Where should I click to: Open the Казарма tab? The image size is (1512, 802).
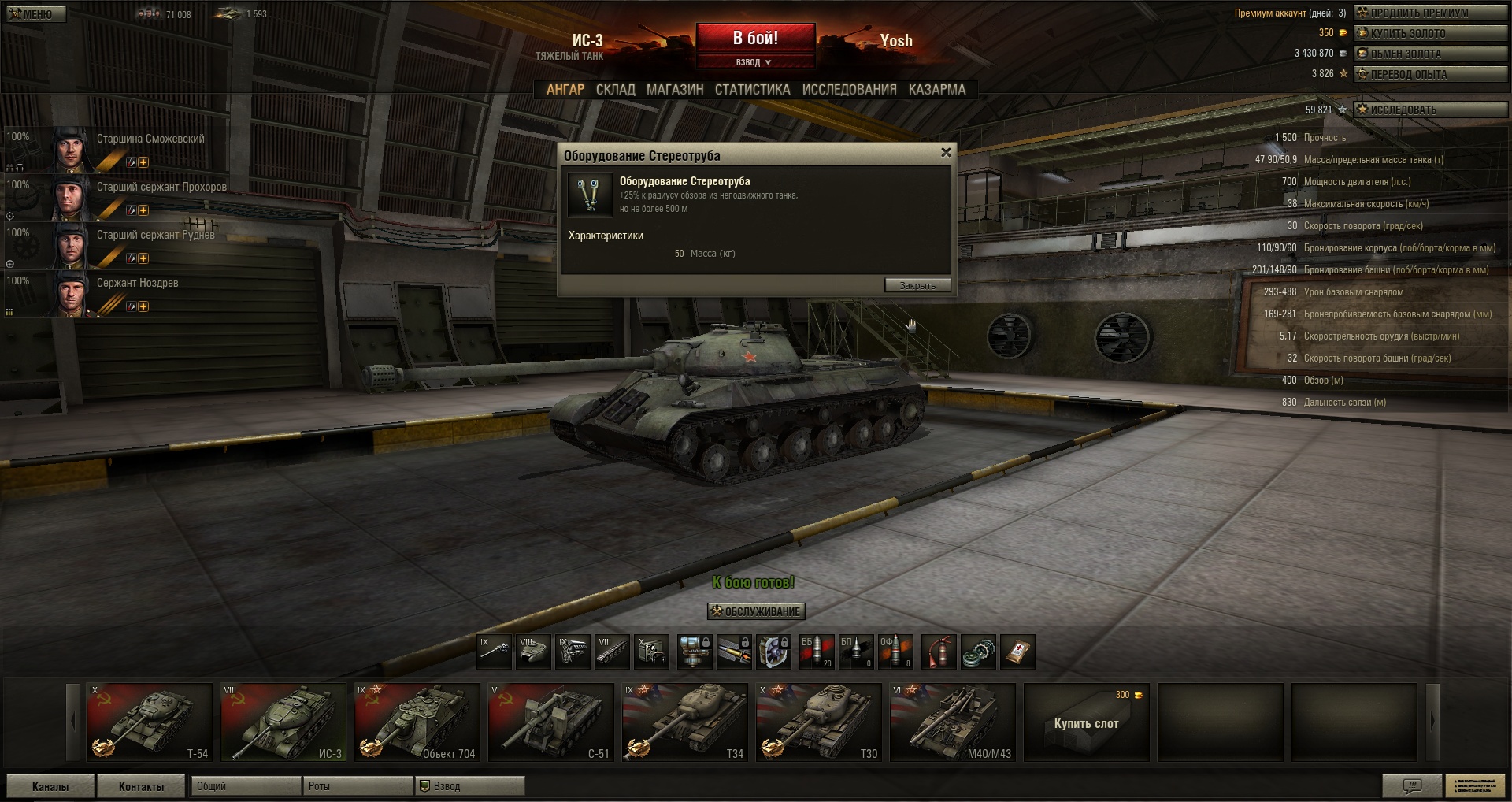[936, 90]
